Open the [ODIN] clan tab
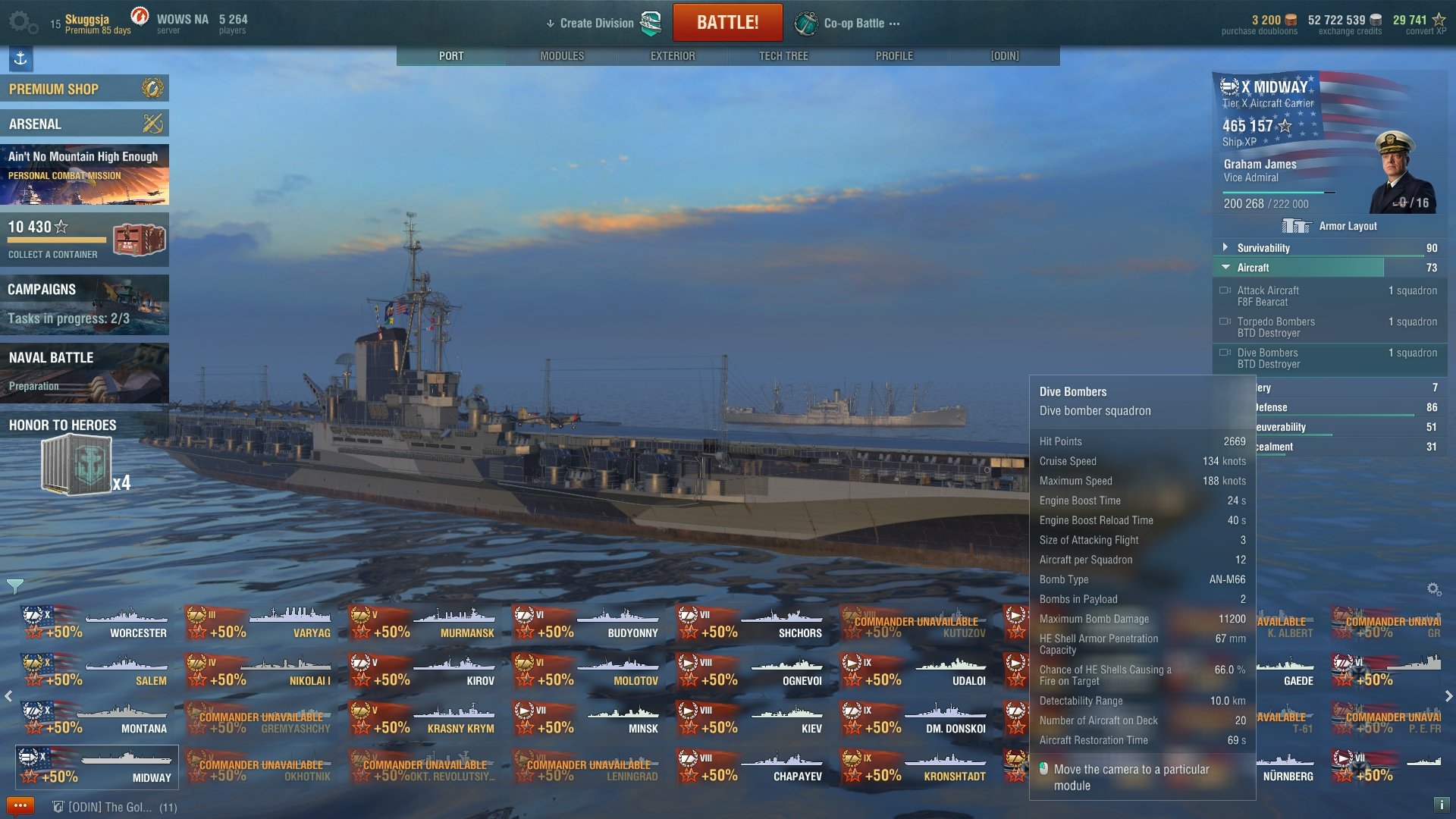This screenshot has height=819, width=1456. pos(1005,56)
